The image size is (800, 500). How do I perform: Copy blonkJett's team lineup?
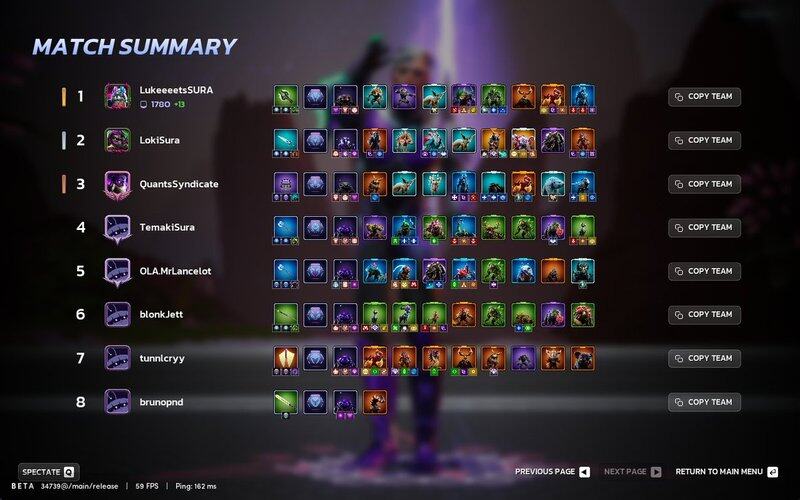[x=704, y=314]
